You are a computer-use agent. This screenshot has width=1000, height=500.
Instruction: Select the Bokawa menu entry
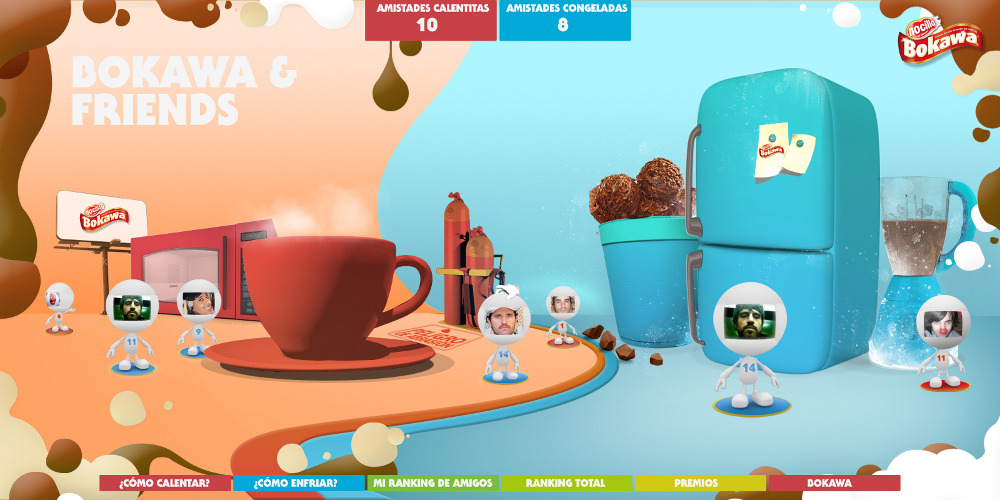click(832, 483)
